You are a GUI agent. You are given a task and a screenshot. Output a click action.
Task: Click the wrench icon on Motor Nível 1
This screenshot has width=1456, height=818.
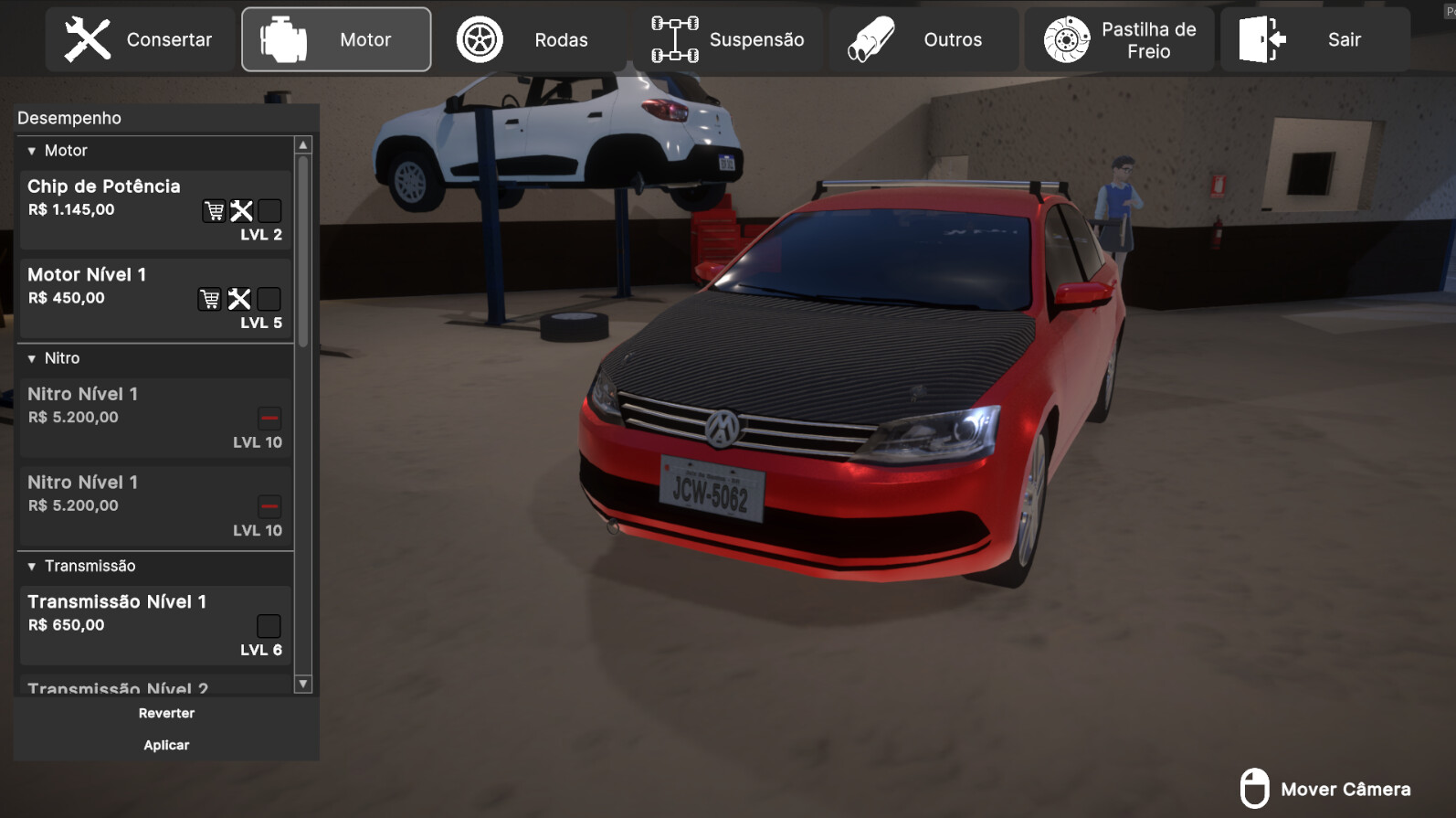click(x=240, y=298)
